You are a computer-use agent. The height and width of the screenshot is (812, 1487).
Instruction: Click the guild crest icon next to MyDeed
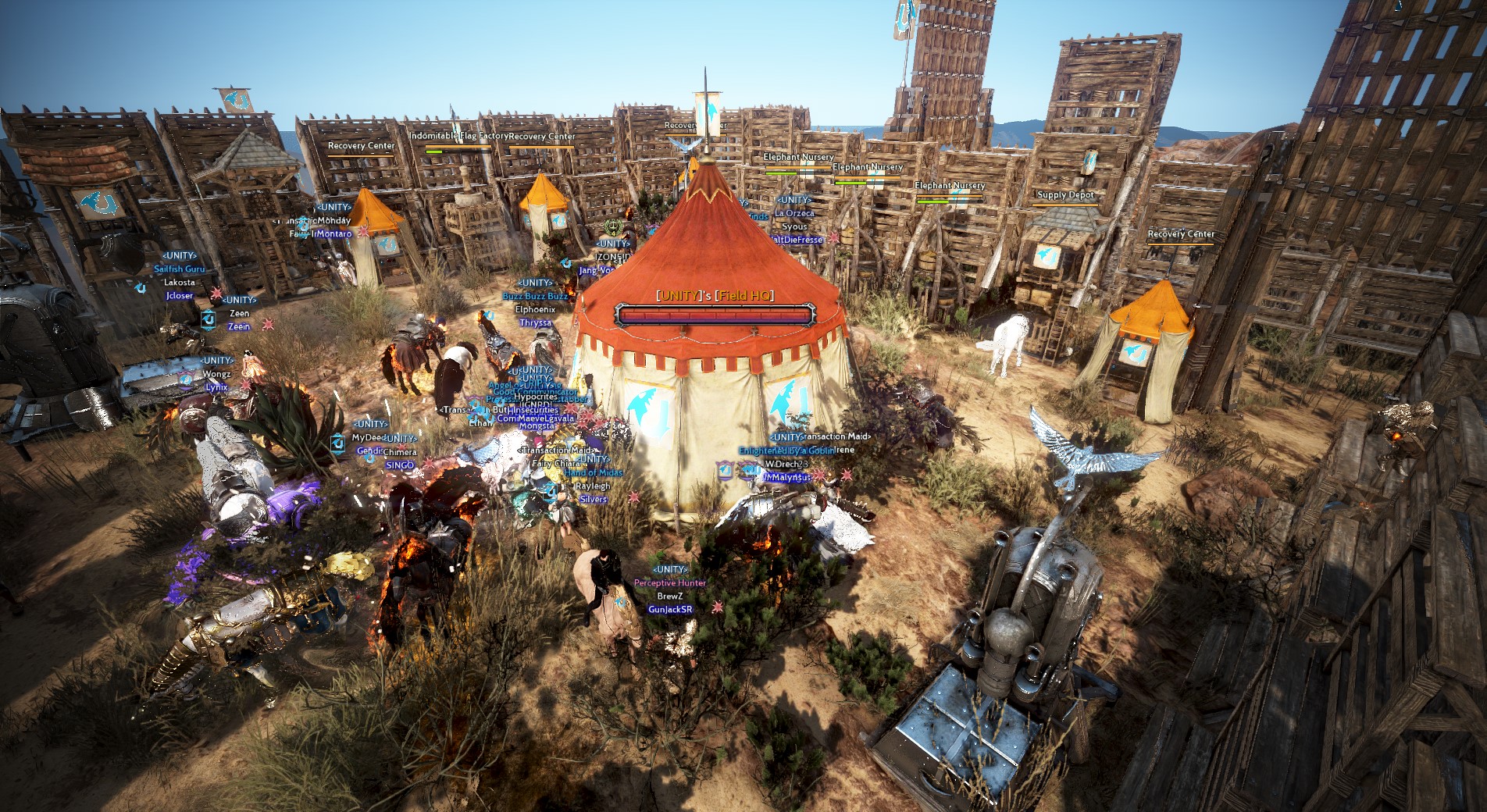pos(337,444)
